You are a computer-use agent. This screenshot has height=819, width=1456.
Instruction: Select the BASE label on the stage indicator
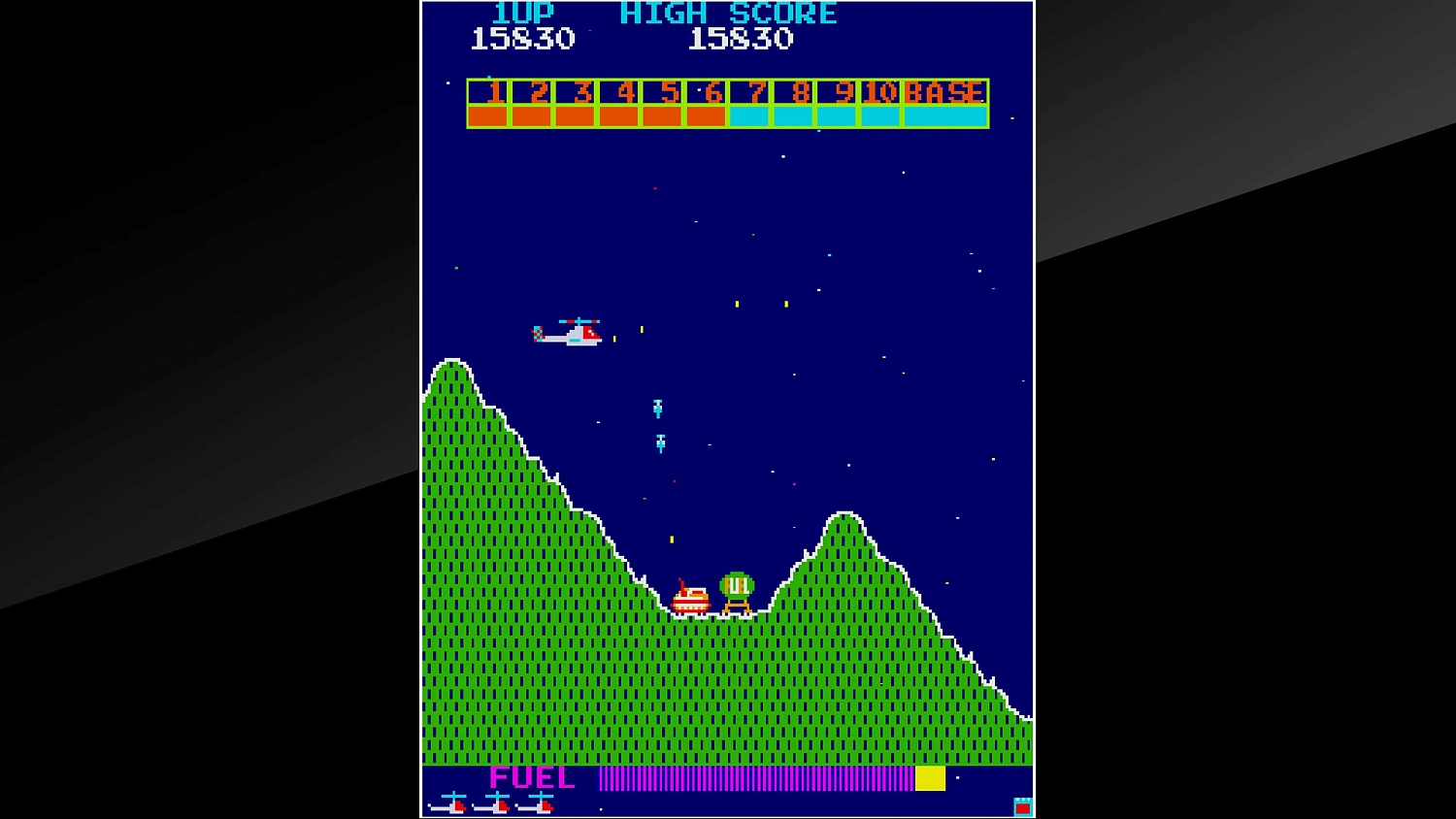pyautogui.click(x=944, y=93)
